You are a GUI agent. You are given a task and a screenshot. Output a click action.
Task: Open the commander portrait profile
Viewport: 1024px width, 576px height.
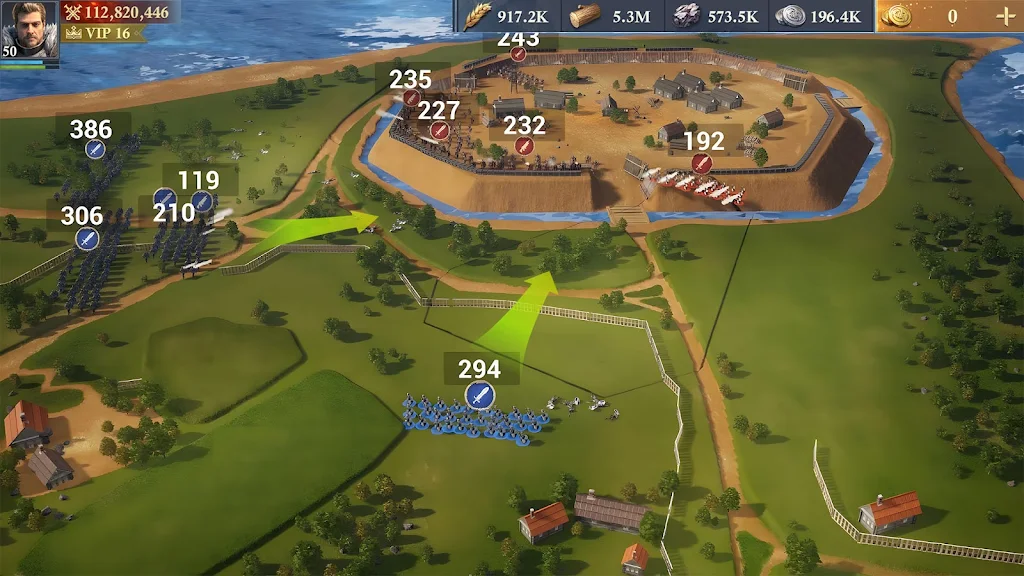pyautogui.click(x=29, y=30)
